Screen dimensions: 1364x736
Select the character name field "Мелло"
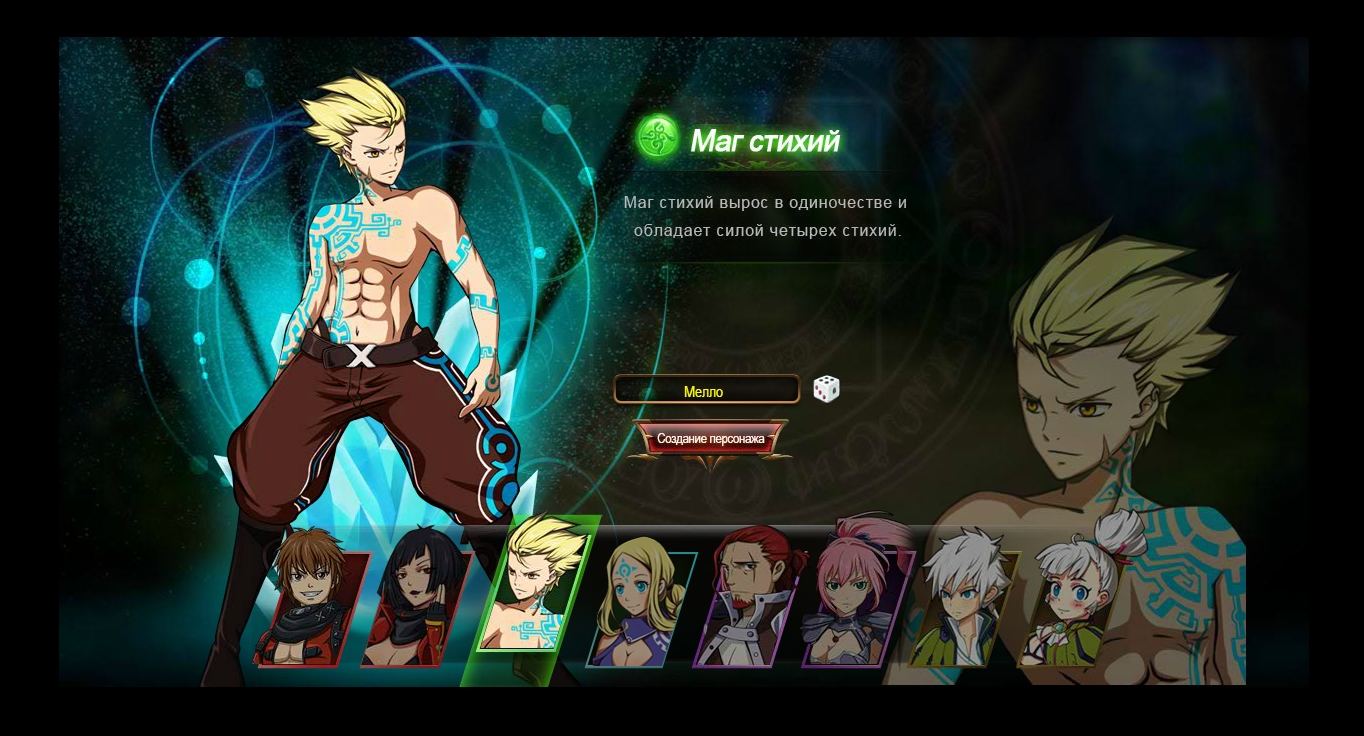pyautogui.click(x=705, y=391)
